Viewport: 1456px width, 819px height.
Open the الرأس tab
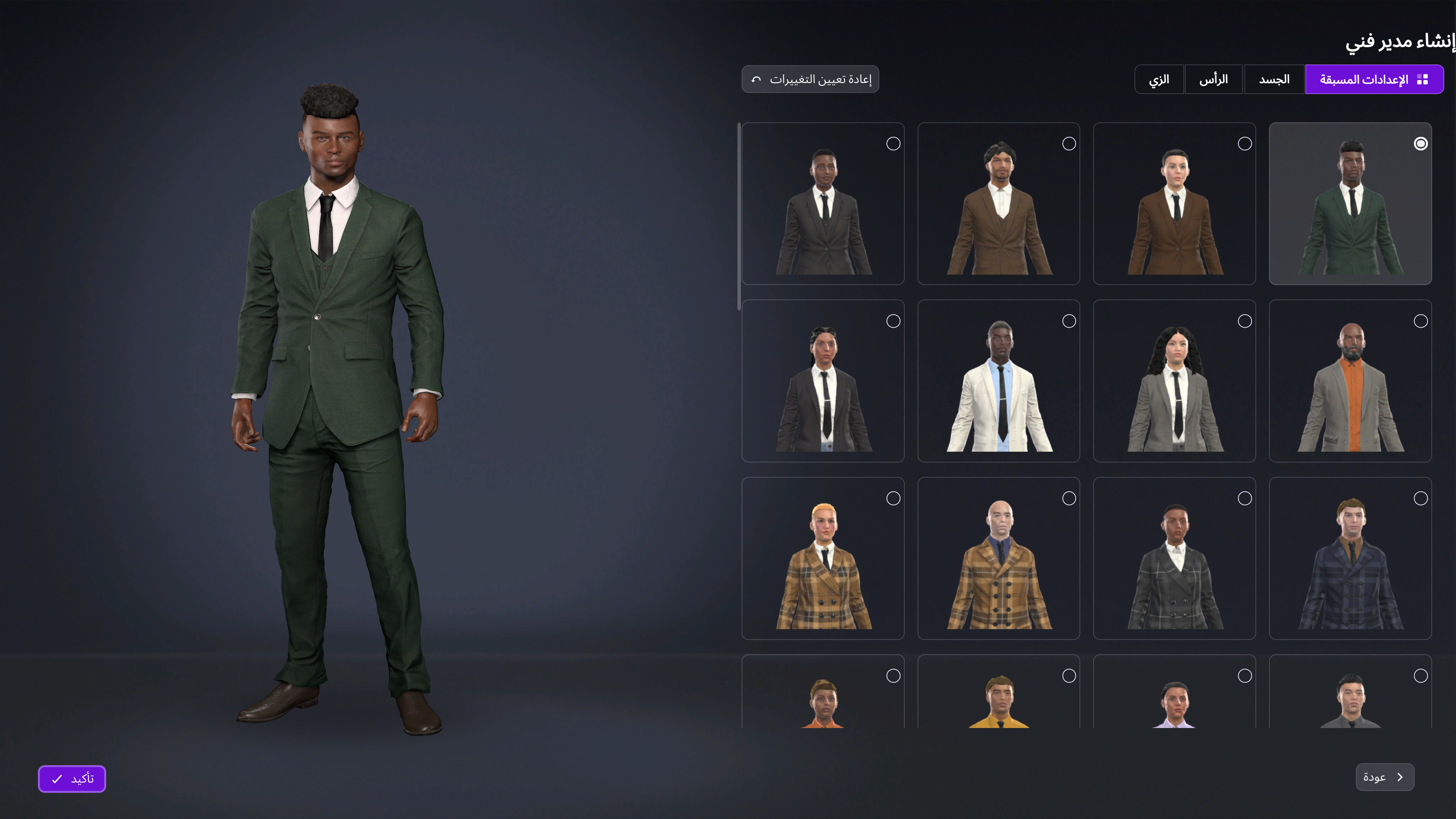pos(1214,78)
